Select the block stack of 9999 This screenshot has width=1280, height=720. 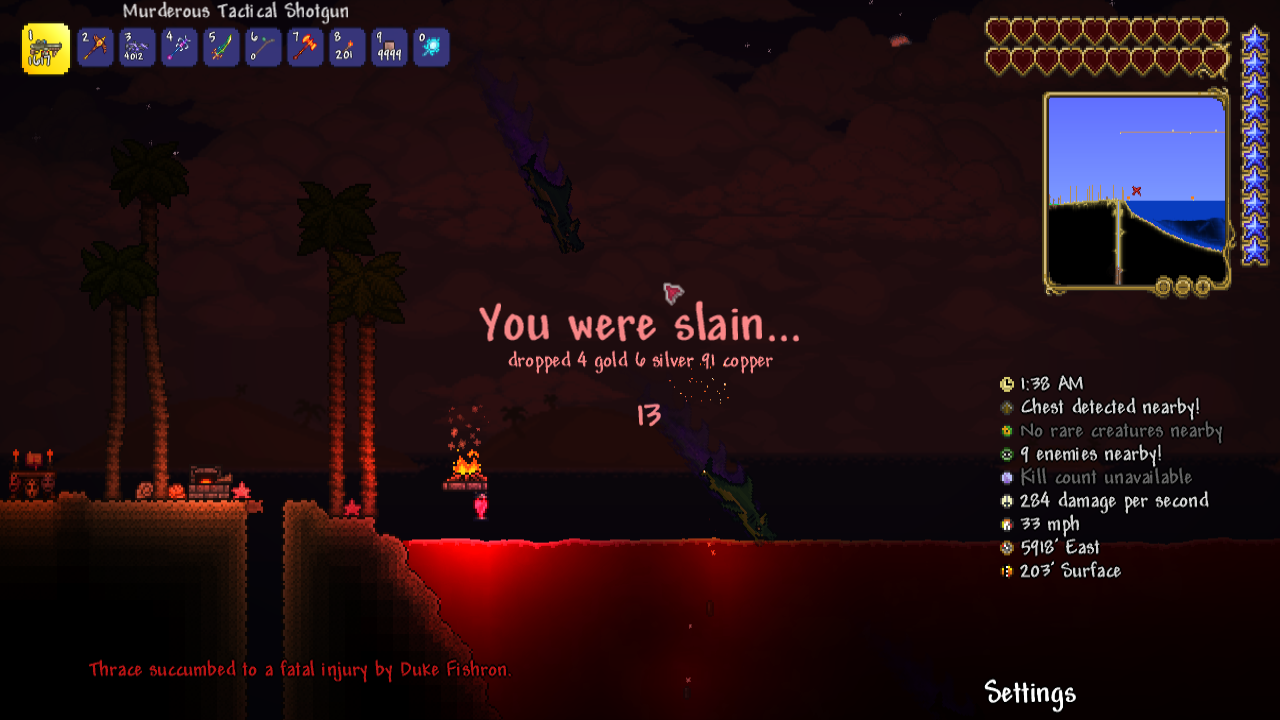(x=389, y=47)
